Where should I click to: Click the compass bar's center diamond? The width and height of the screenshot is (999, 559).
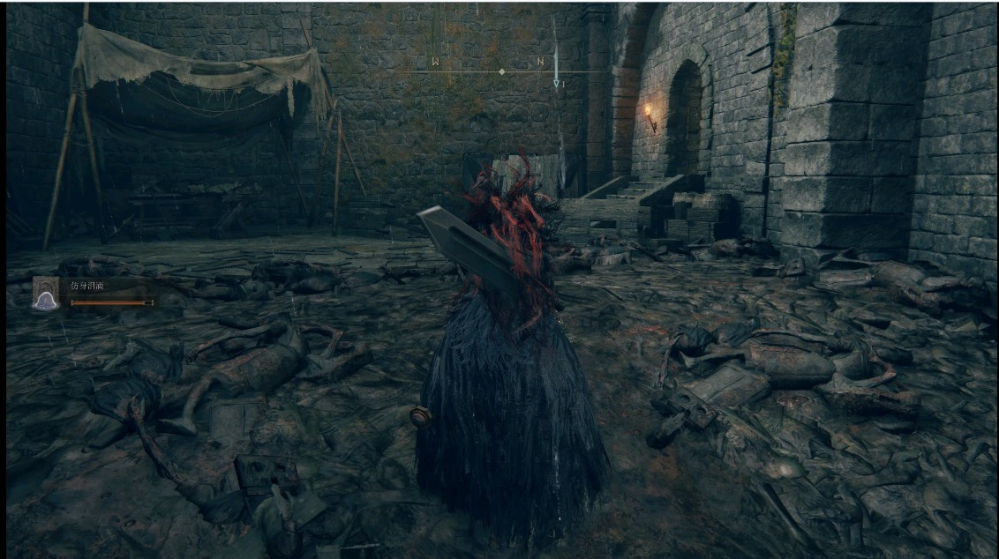click(x=501, y=72)
